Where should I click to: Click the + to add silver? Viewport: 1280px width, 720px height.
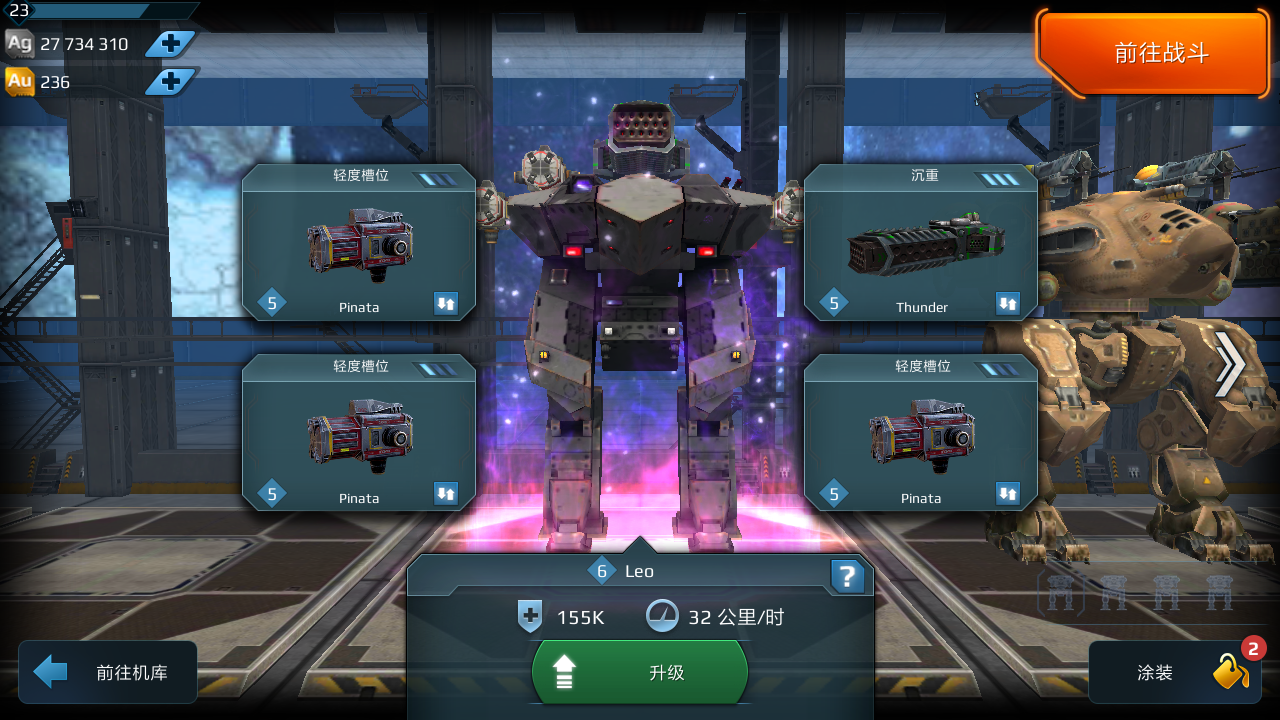click(171, 43)
